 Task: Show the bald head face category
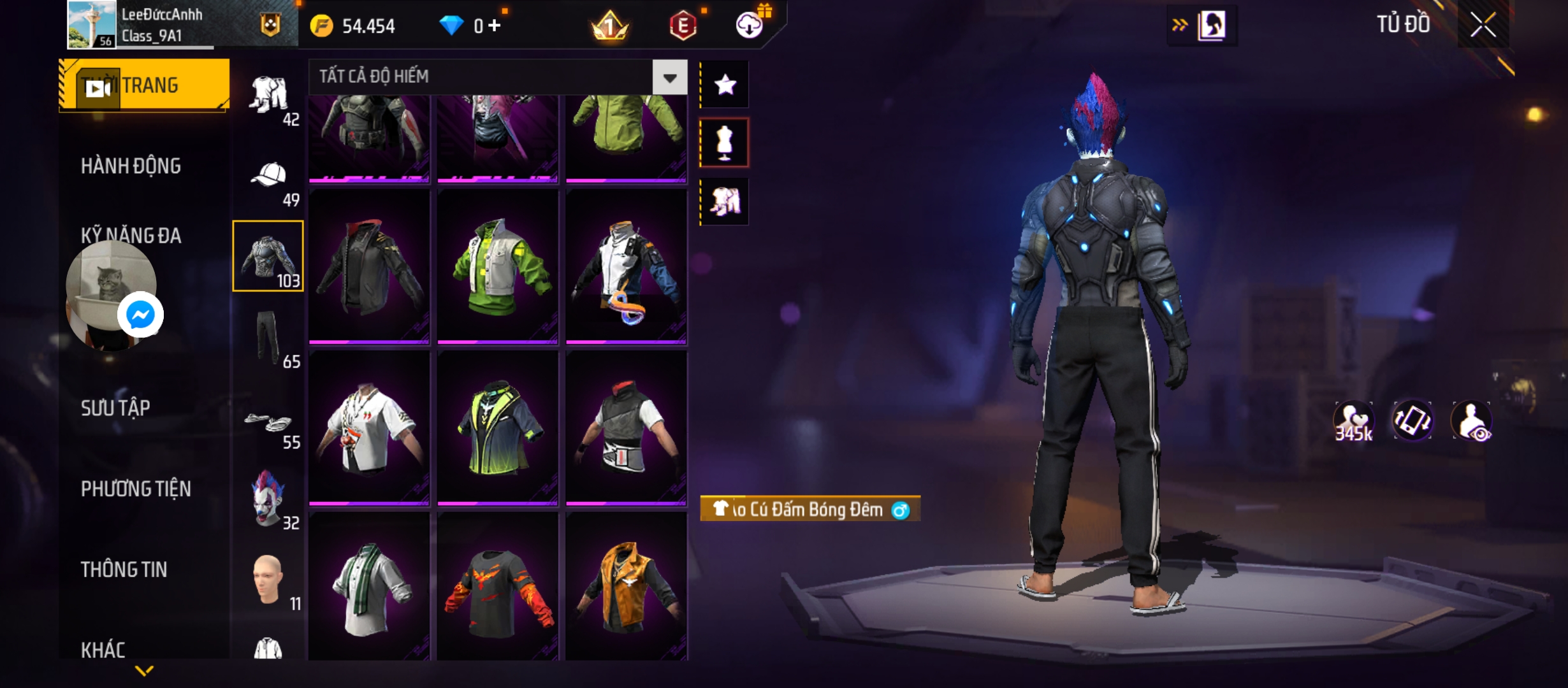pyautogui.click(x=269, y=580)
